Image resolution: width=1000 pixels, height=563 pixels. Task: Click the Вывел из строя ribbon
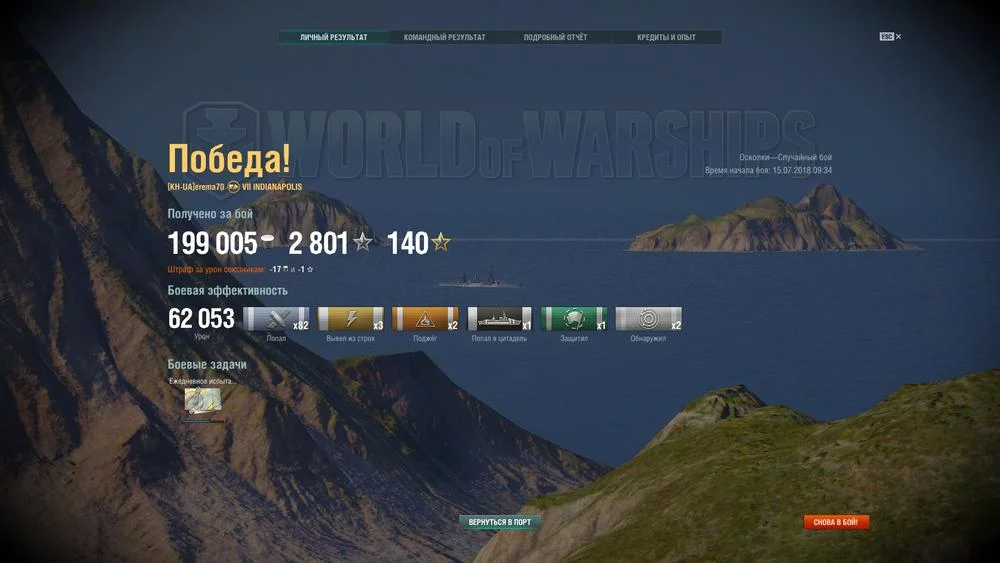[351, 320]
